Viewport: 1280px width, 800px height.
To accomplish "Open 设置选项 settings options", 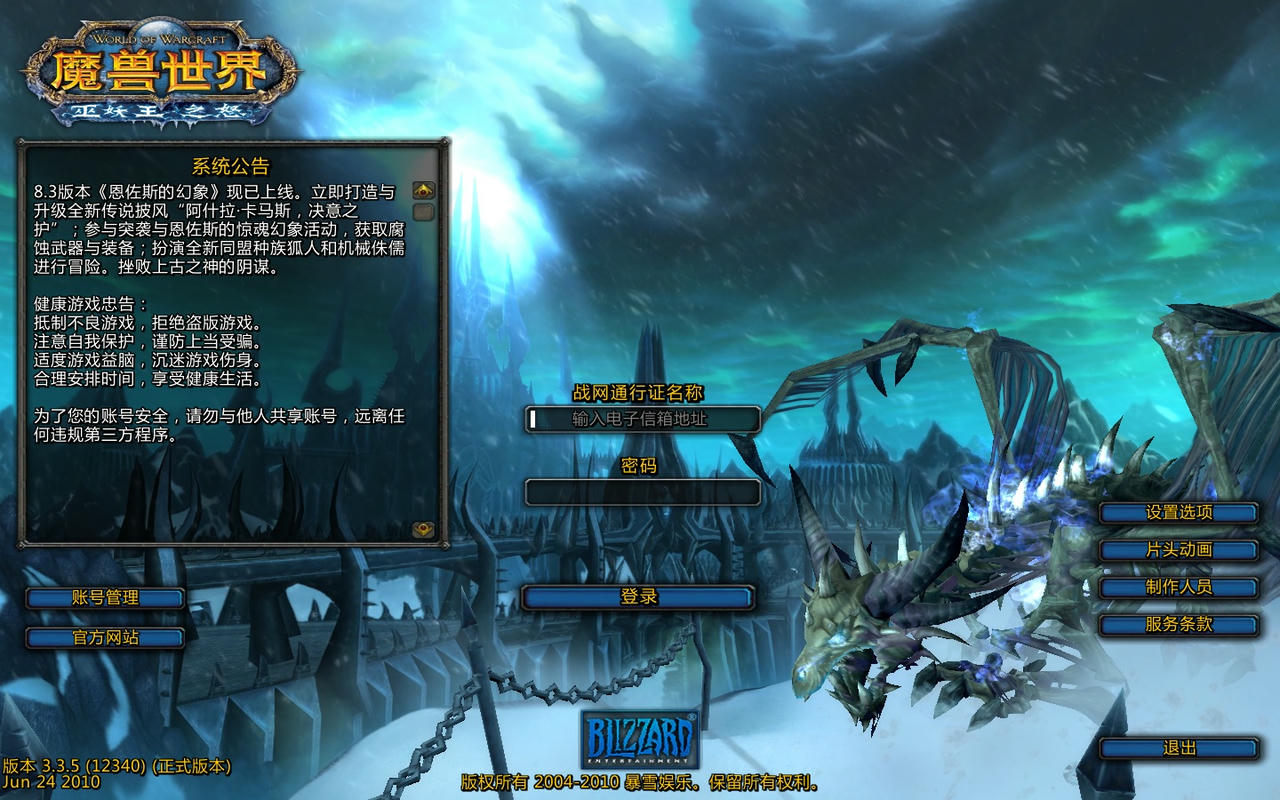I will 1178,513.
